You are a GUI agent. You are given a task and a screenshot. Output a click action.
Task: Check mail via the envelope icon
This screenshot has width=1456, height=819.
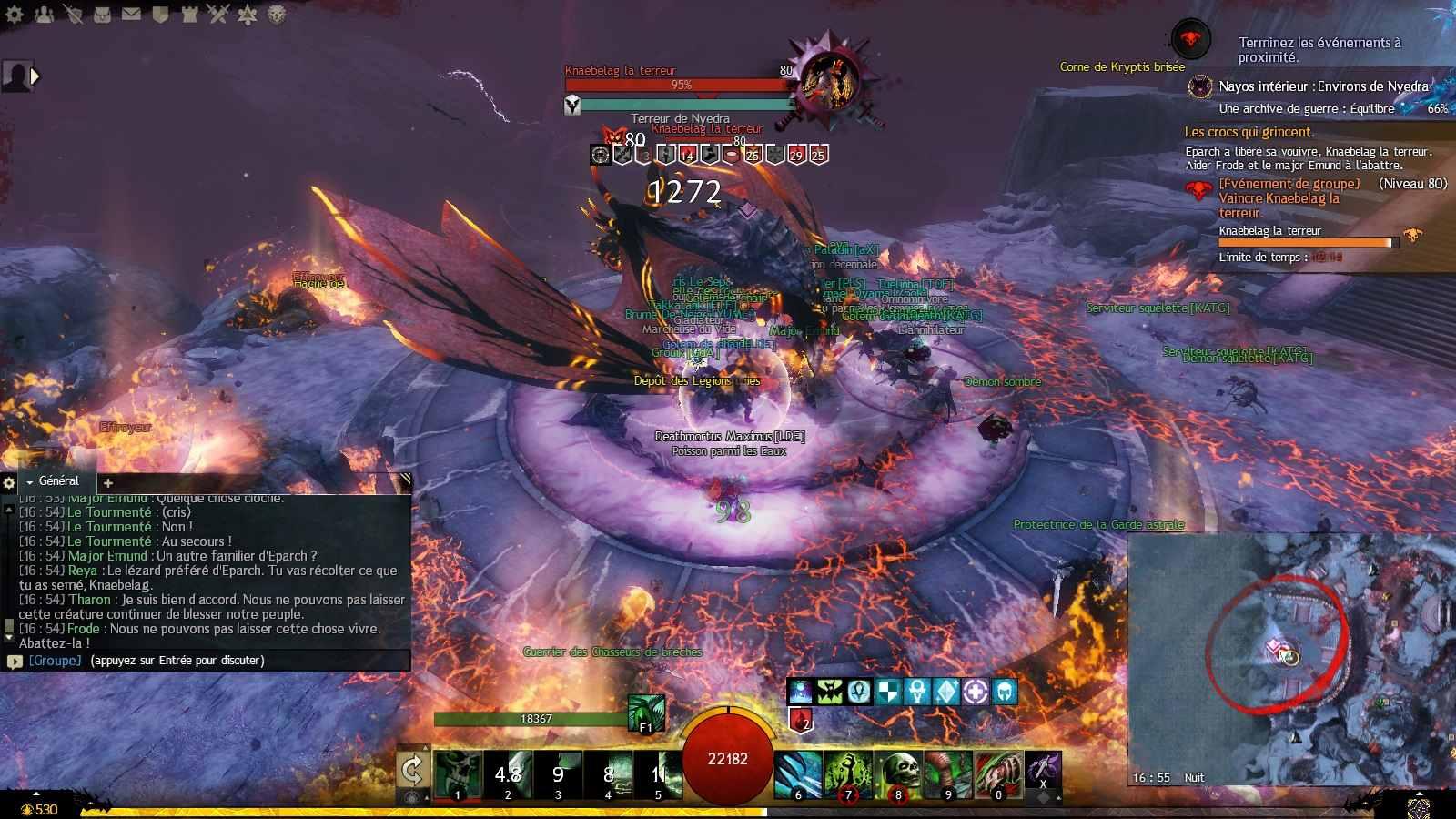(x=131, y=14)
